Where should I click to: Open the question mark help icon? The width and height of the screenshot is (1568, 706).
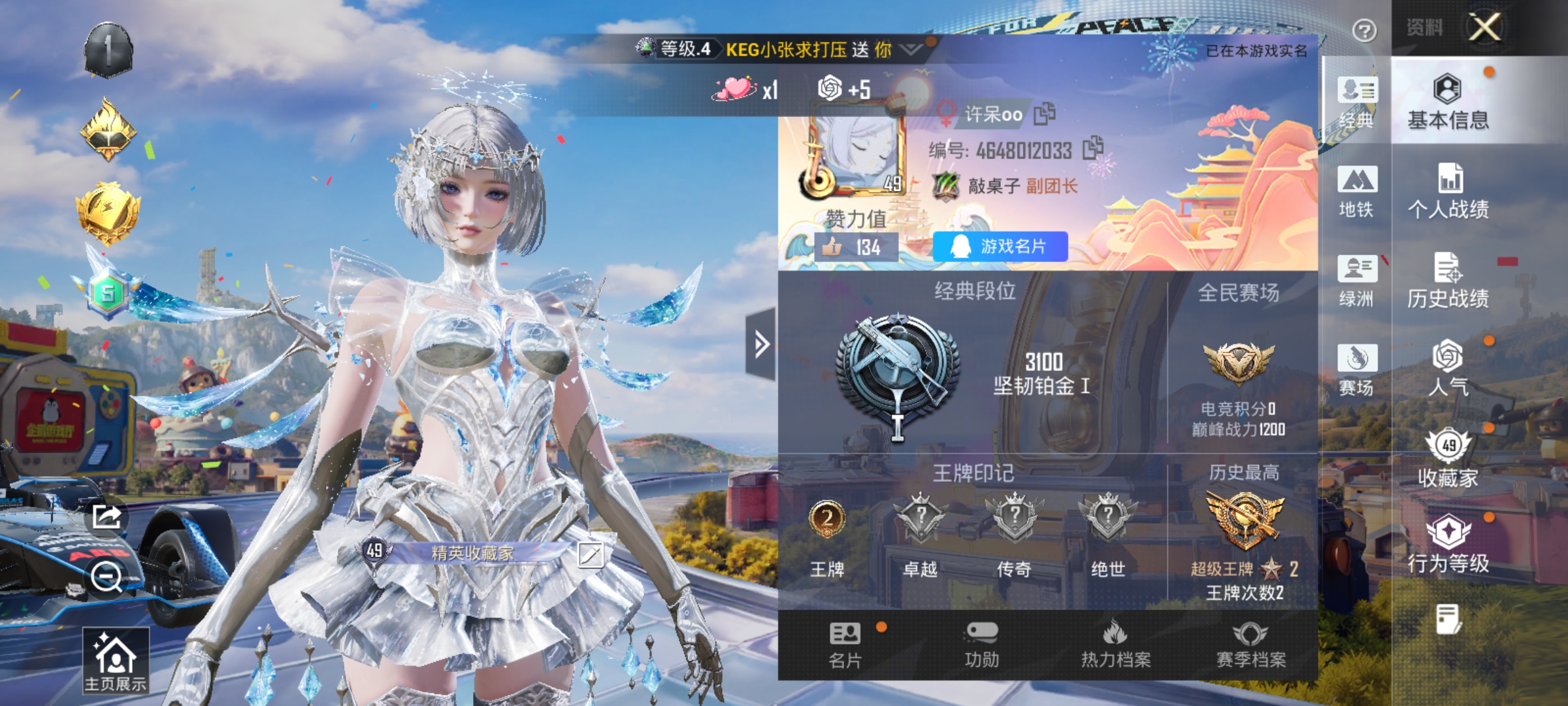1364,30
